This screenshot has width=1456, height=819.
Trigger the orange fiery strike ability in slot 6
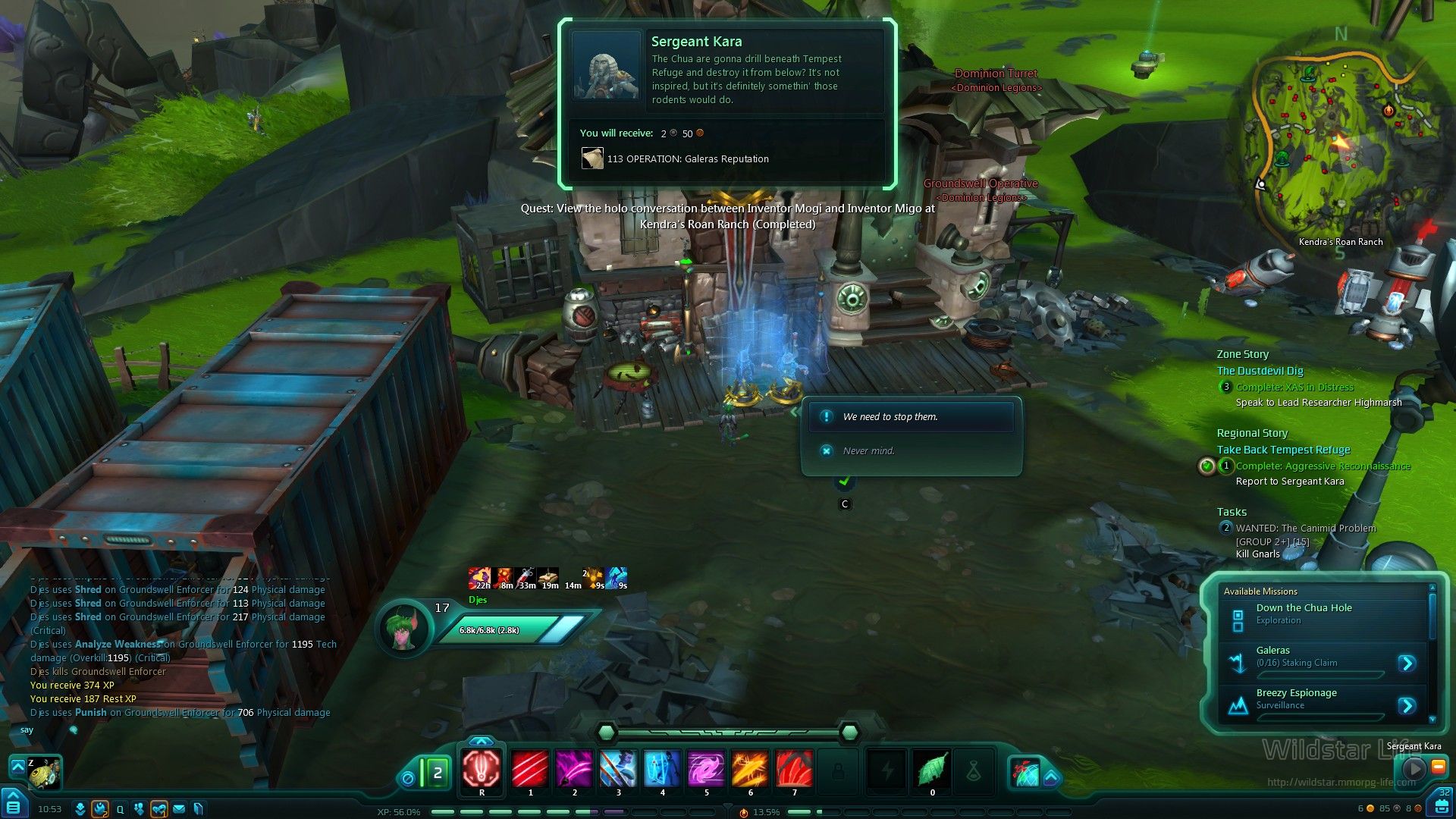(750, 768)
